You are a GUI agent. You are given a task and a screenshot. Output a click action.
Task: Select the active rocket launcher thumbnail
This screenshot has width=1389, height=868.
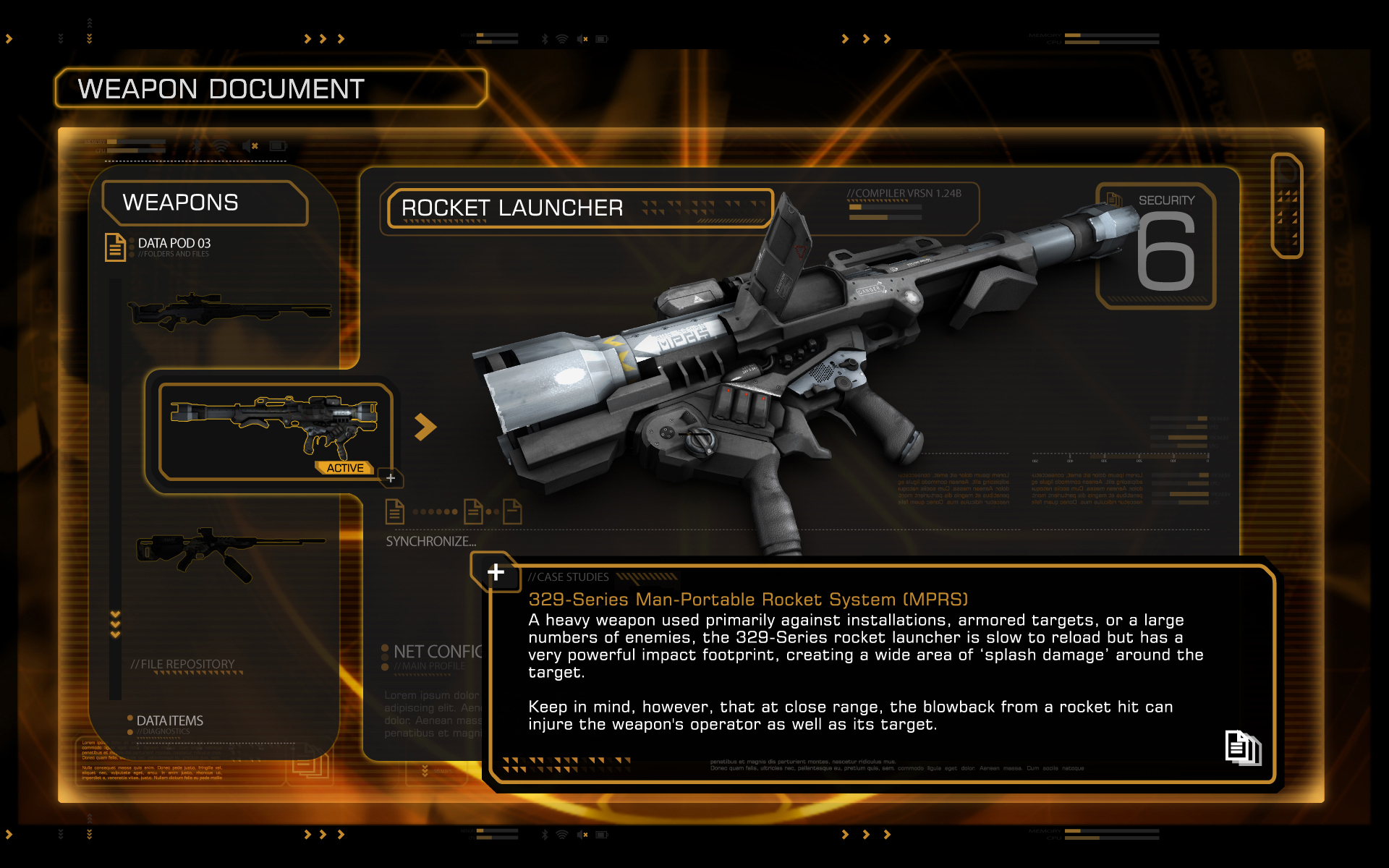(x=275, y=430)
